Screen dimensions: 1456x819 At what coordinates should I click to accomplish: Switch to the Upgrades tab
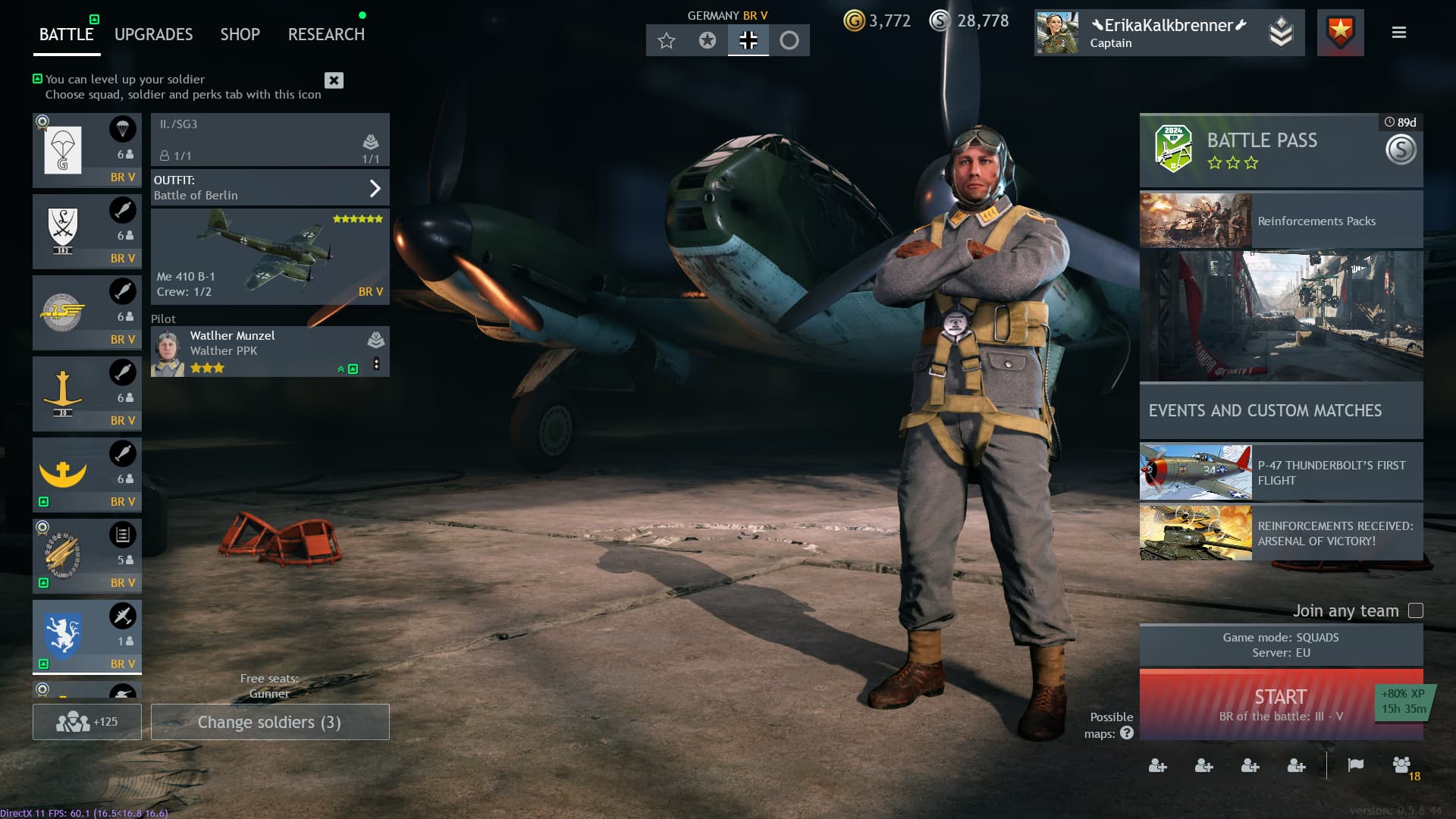[153, 34]
